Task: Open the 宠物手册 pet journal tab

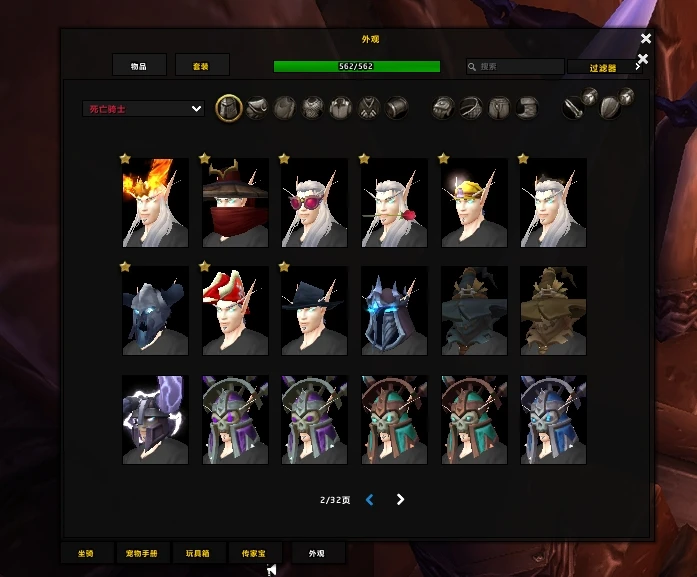Action: [x=142, y=552]
